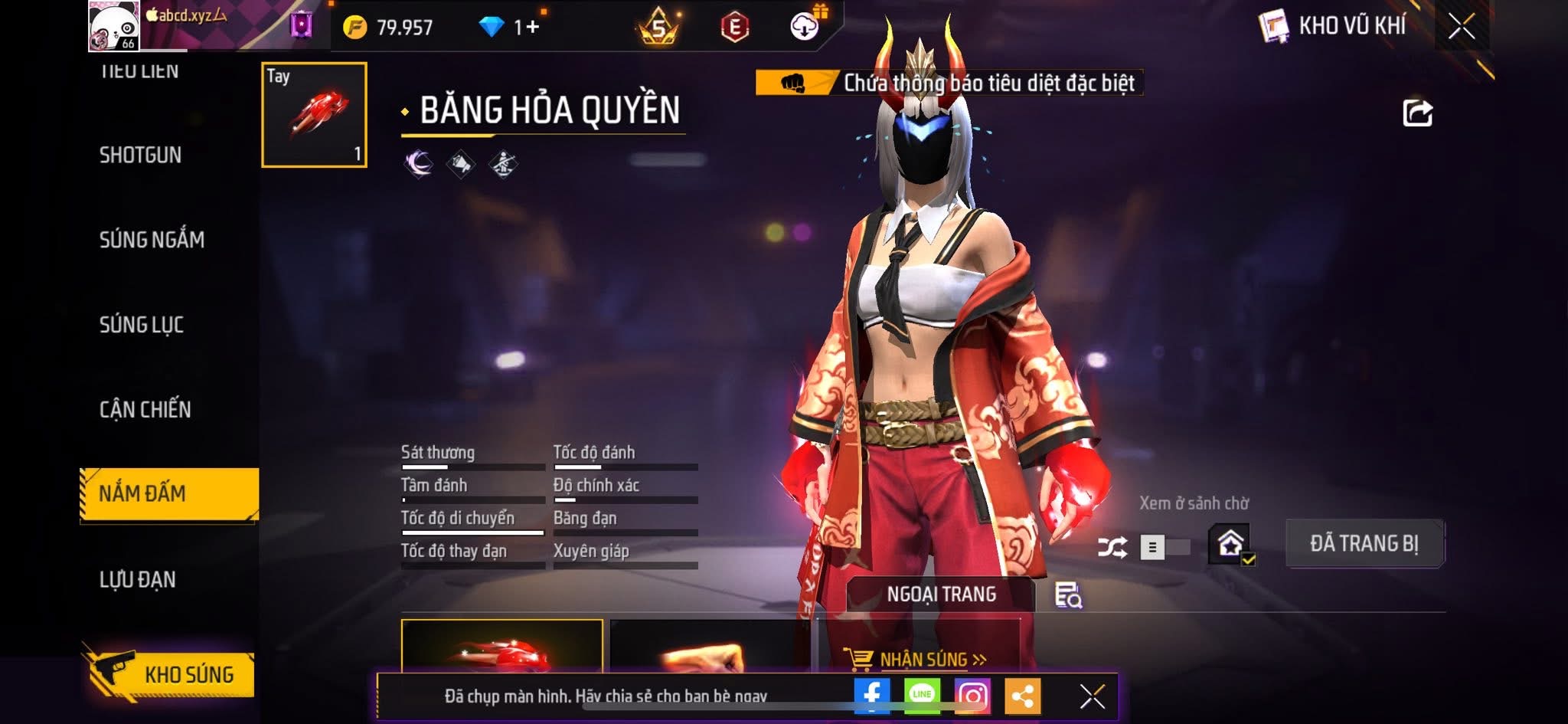Open the SÚNG LỤC category
1568x724 pixels.
tap(142, 325)
